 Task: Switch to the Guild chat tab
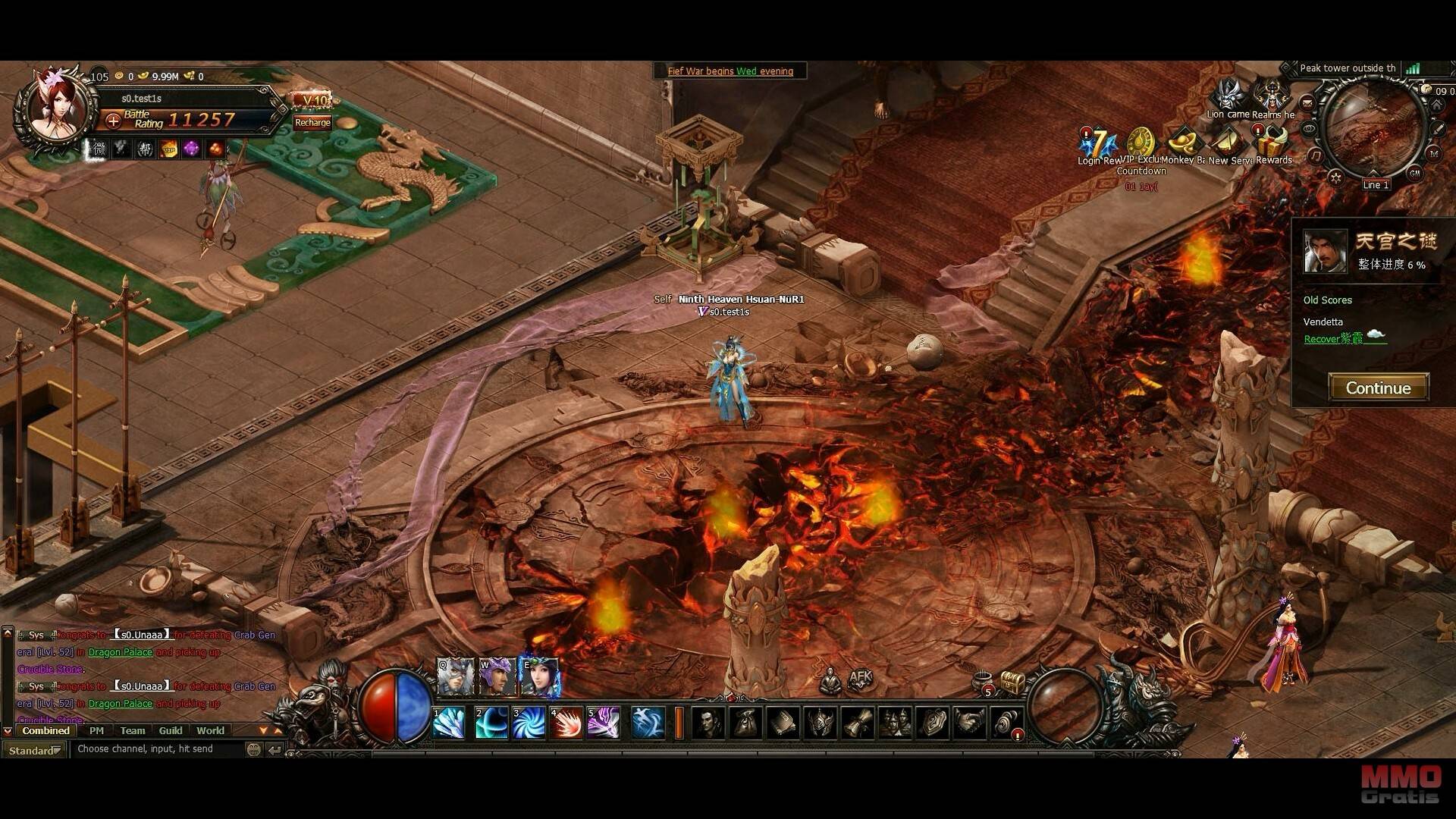click(171, 731)
